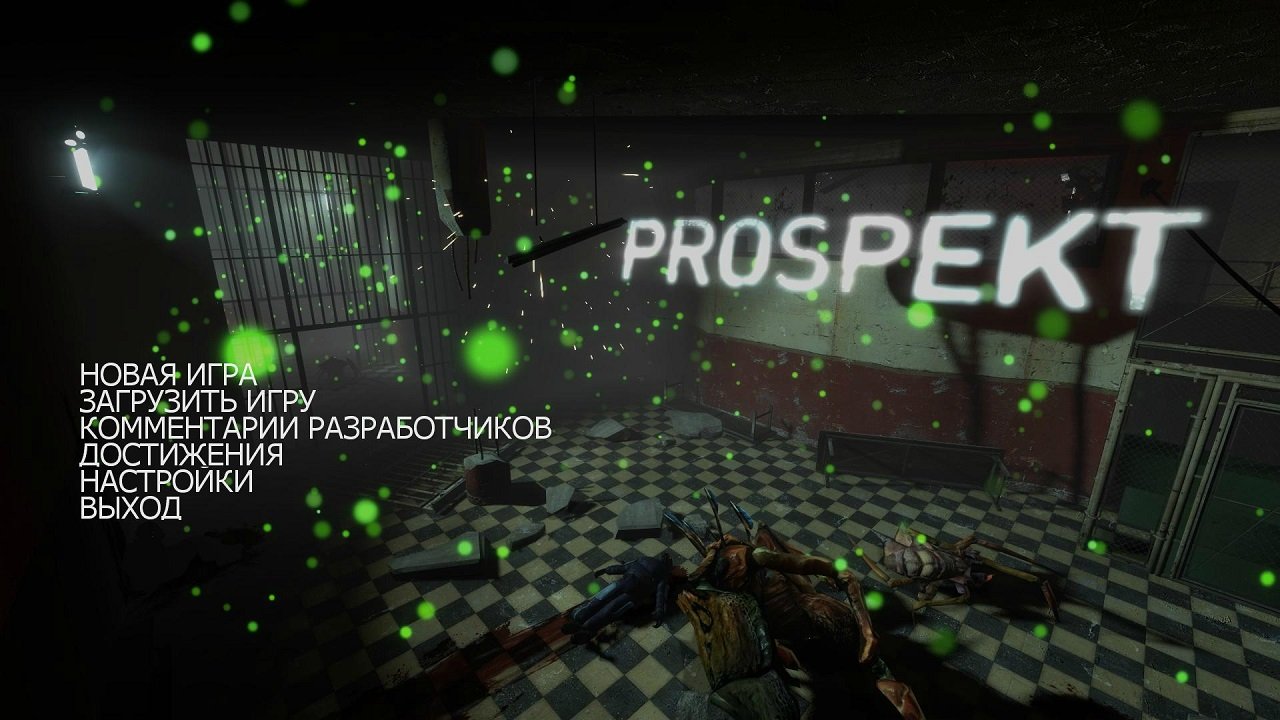This screenshot has width=1280, height=720.
Task: Open developer commentary via КОММЕНТАРИИ РАЗРАБОТЧИКОВ
Action: [314, 428]
